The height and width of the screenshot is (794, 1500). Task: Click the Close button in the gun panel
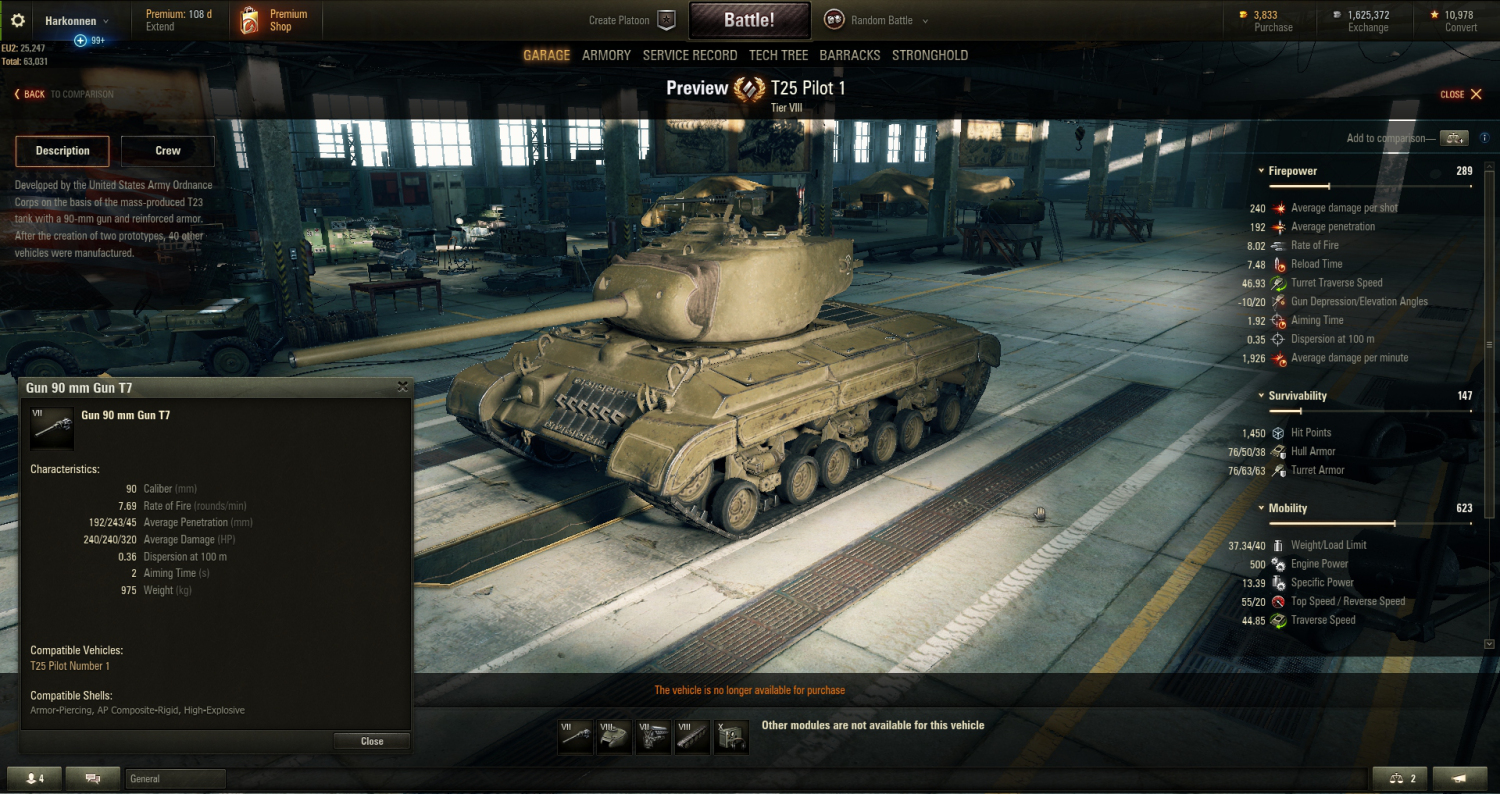point(372,741)
